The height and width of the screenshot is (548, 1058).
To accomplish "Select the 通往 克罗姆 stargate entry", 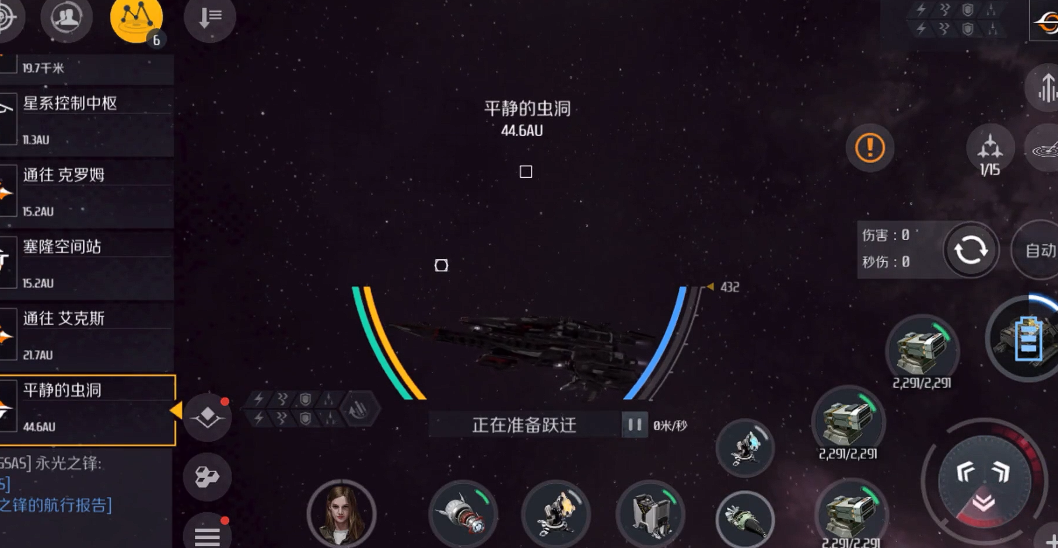I will [x=88, y=189].
